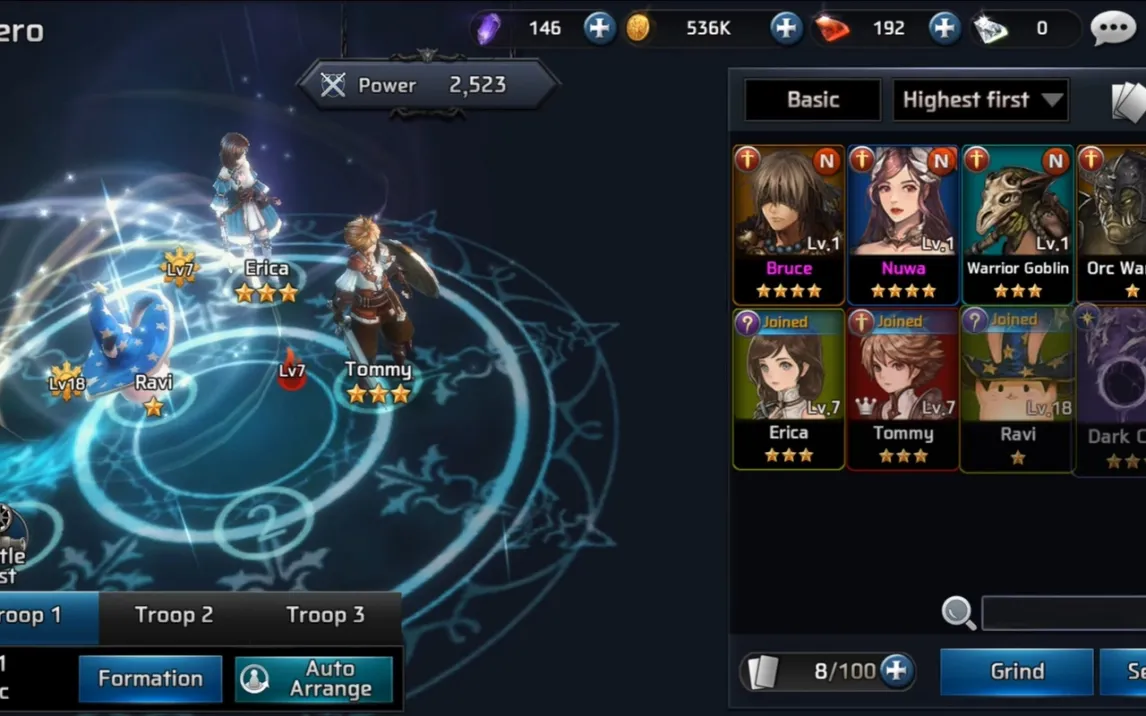
Task: Choose the Warrior Goblin hero card
Action: [x=1017, y=224]
